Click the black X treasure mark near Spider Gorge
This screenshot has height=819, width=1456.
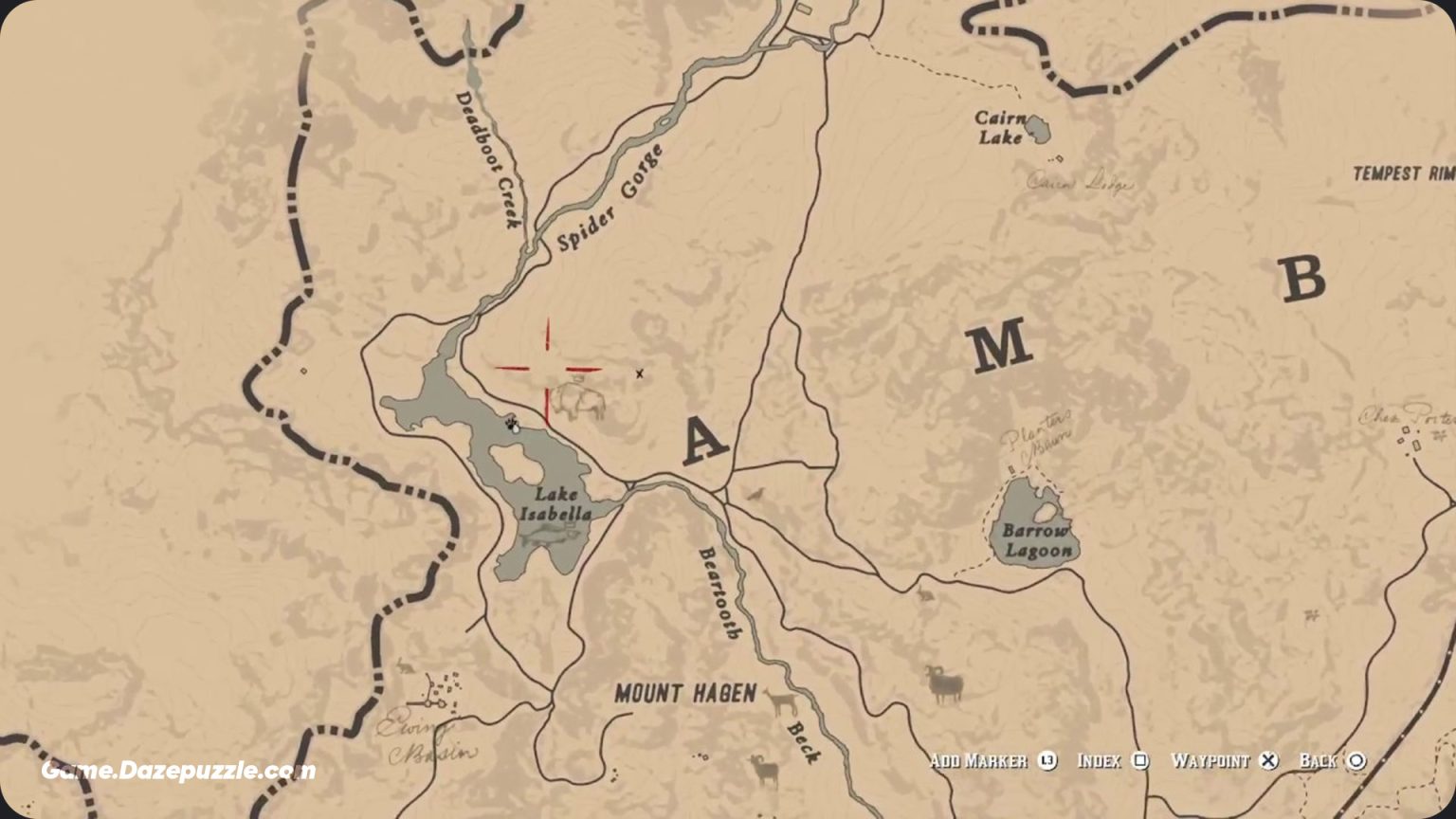click(640, 373)
